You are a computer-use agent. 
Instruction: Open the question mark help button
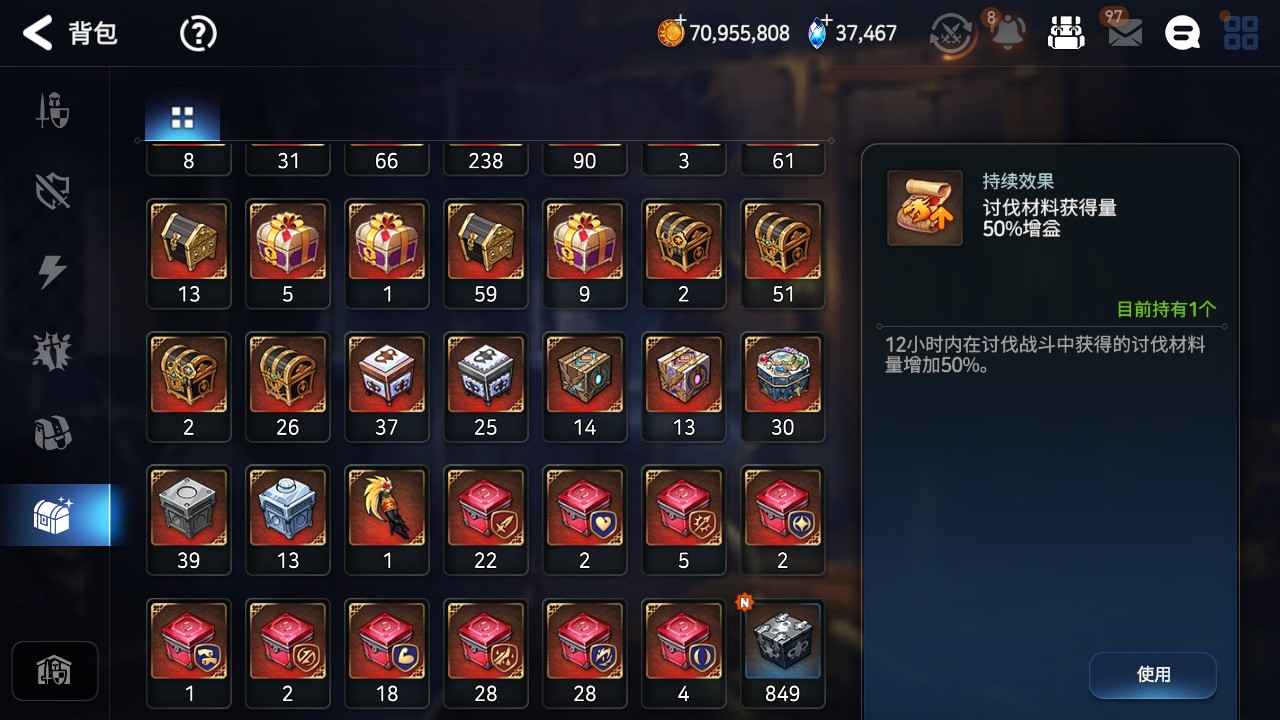[198, 34]
